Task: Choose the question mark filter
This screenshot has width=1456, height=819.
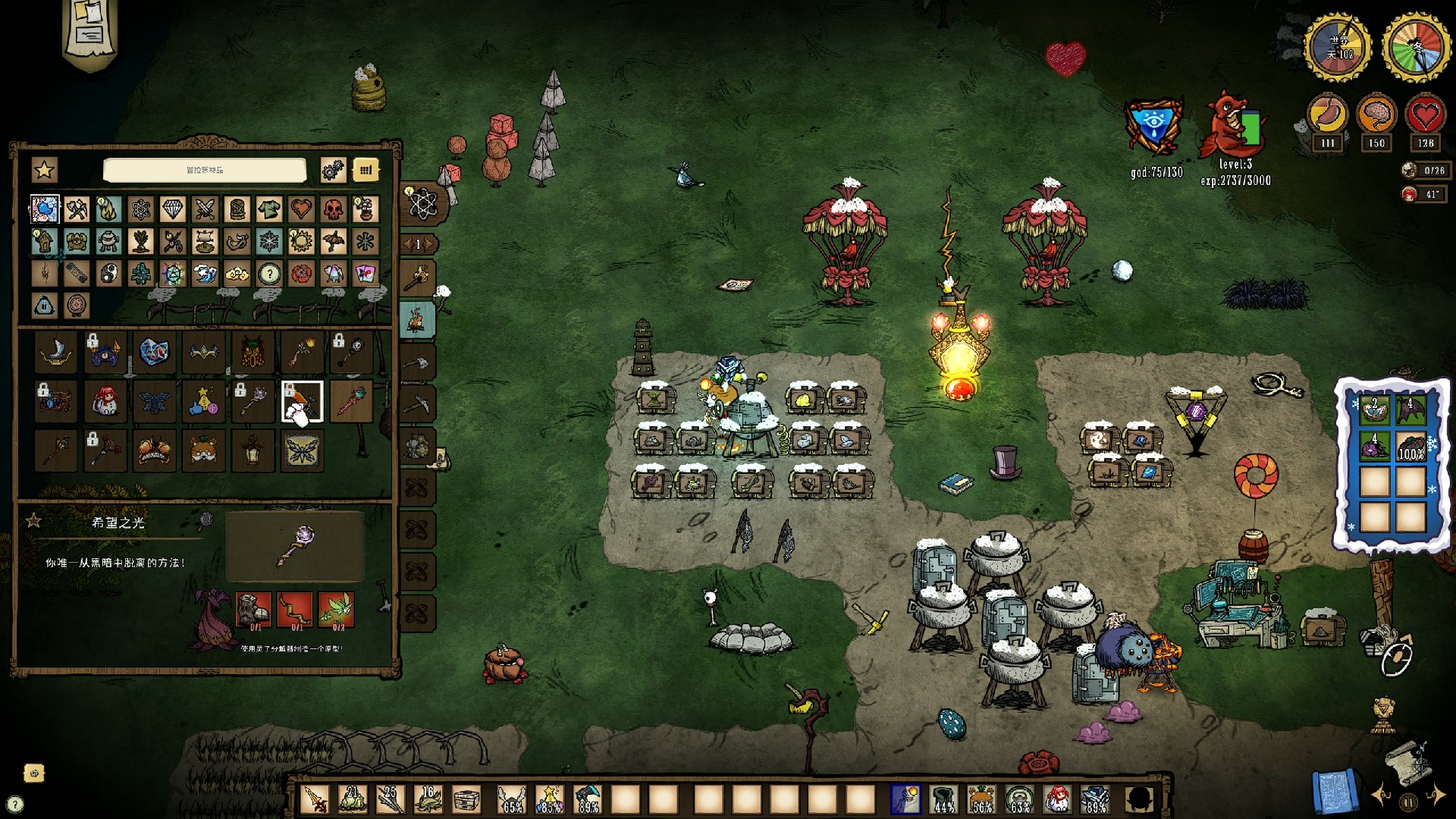Action: [268, 274]
